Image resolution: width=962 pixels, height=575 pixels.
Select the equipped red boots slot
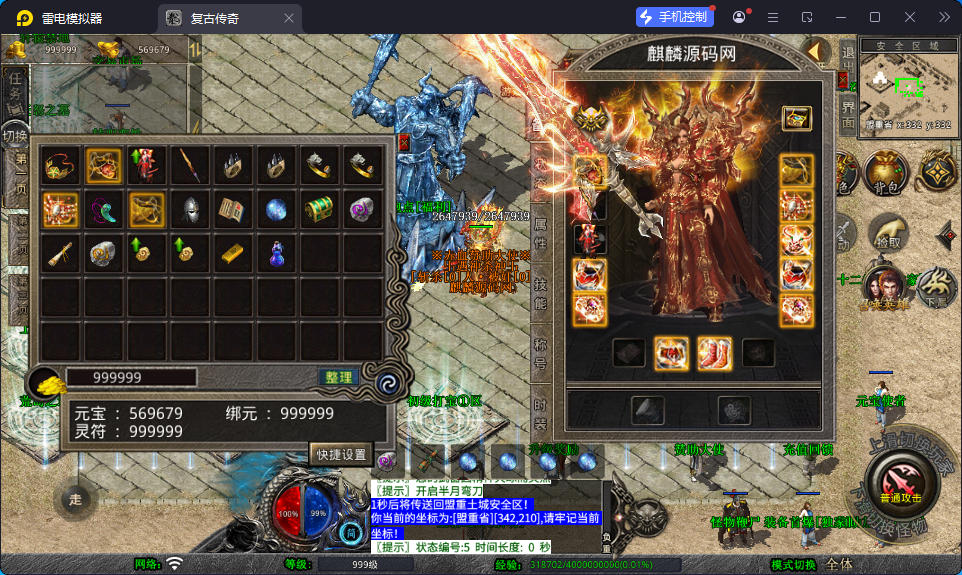(x=714, y=352)
